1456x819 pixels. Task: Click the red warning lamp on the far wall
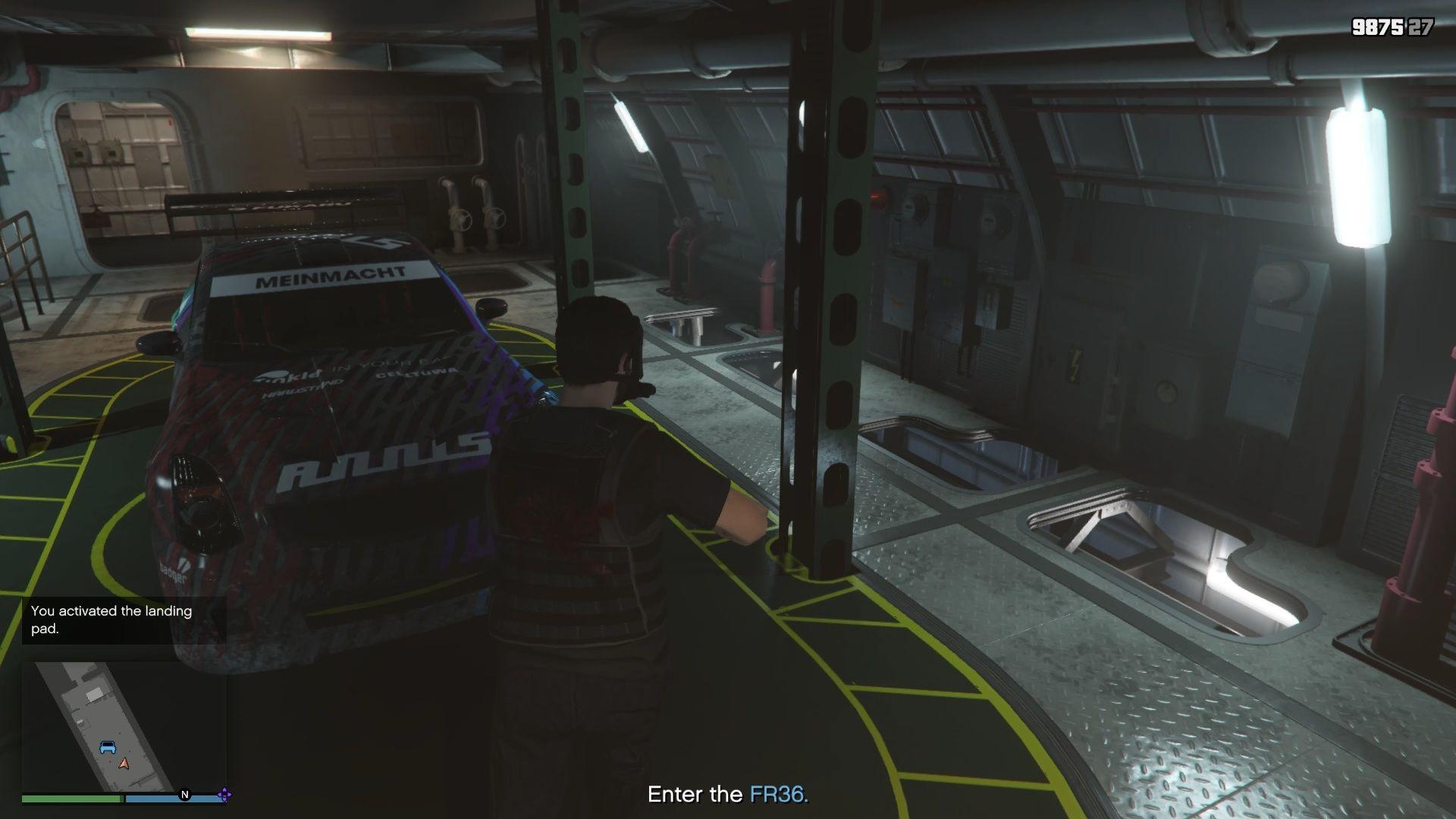click(x=878, y=196)
